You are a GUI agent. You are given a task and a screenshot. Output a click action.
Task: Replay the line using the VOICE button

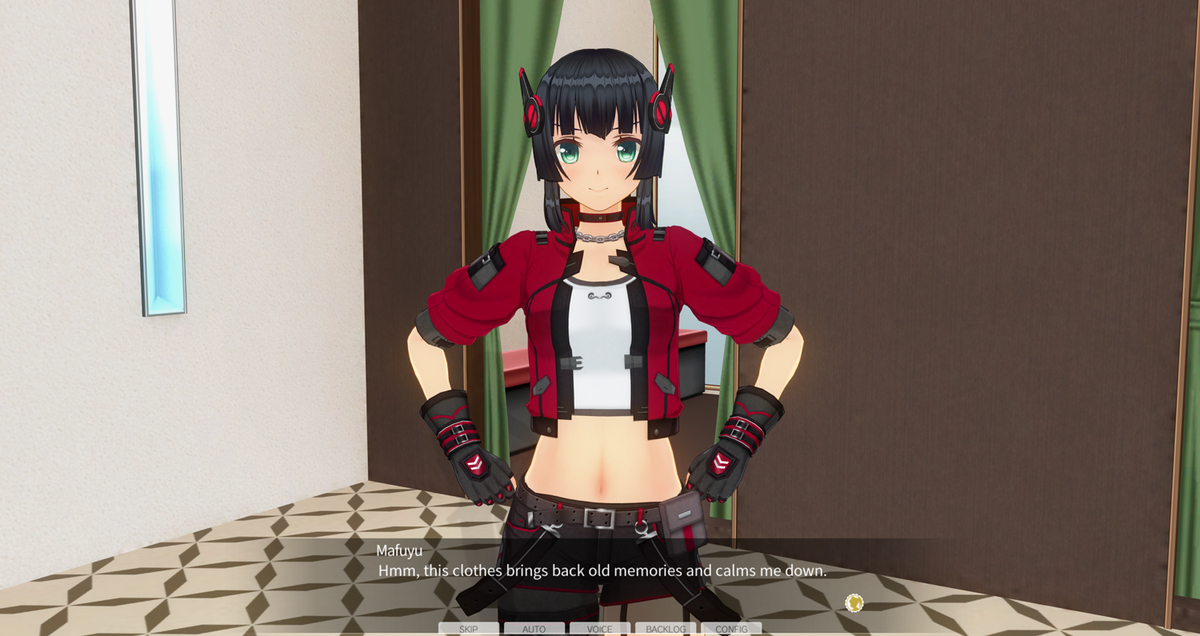click(600, 629)
